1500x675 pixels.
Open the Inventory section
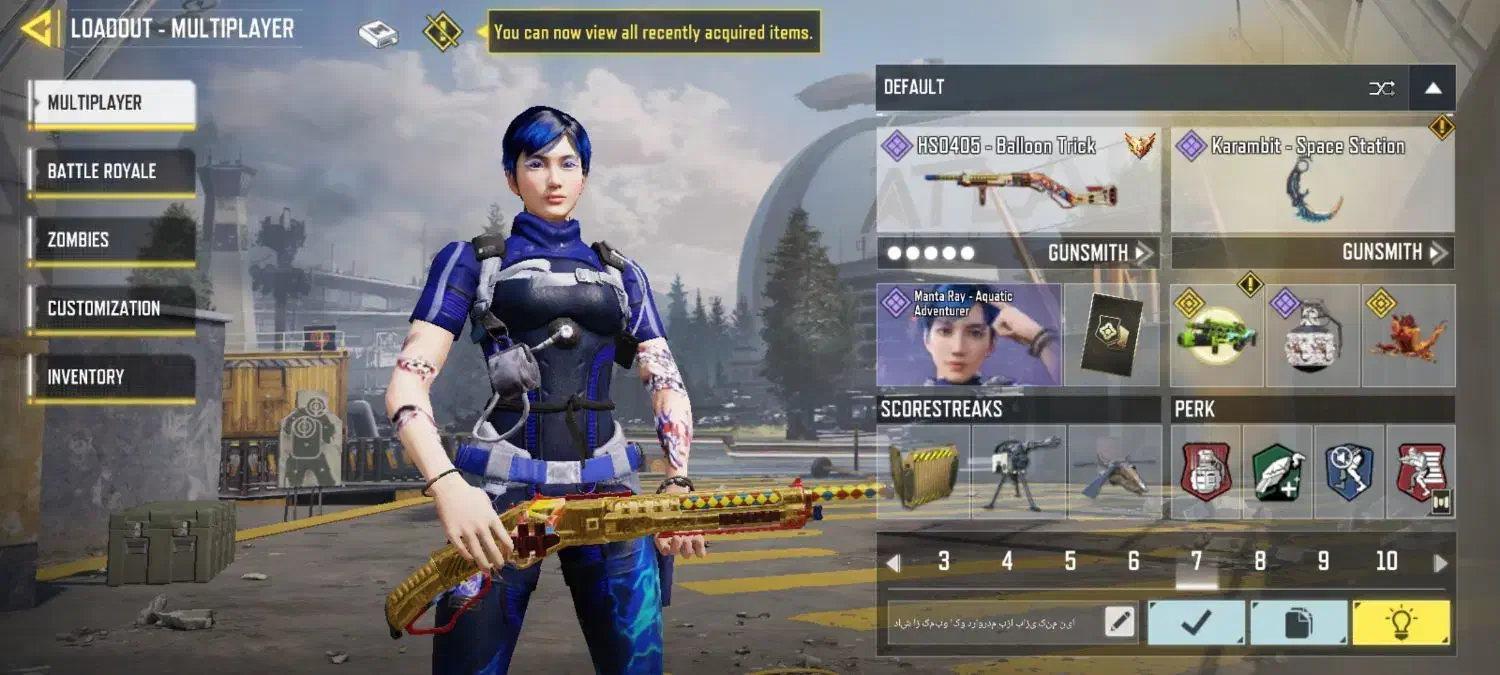112,377
